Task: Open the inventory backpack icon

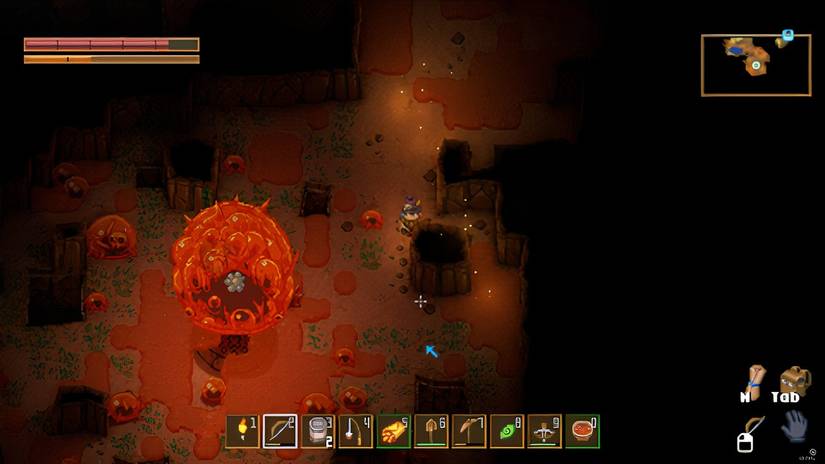Action: tap(794, 380)
